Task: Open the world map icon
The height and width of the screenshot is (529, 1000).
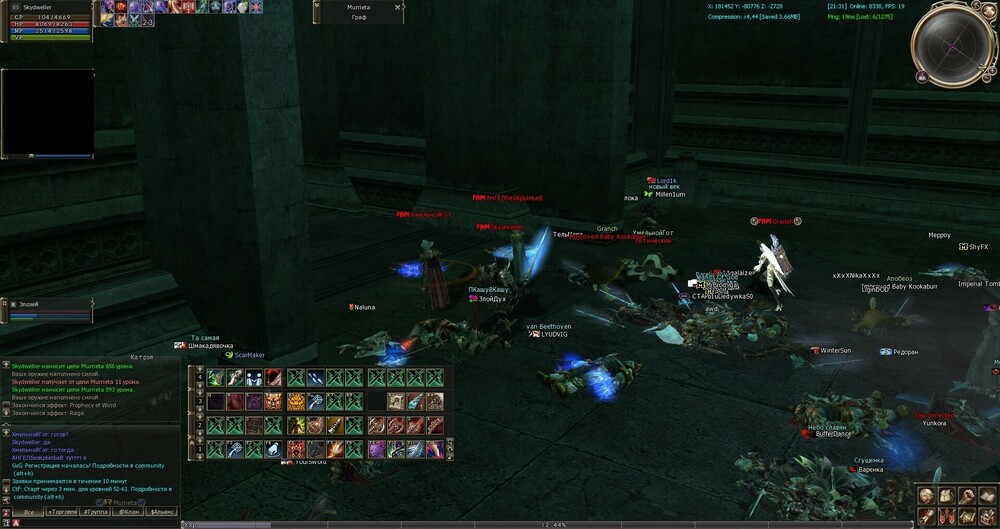Action: (966, 516)
